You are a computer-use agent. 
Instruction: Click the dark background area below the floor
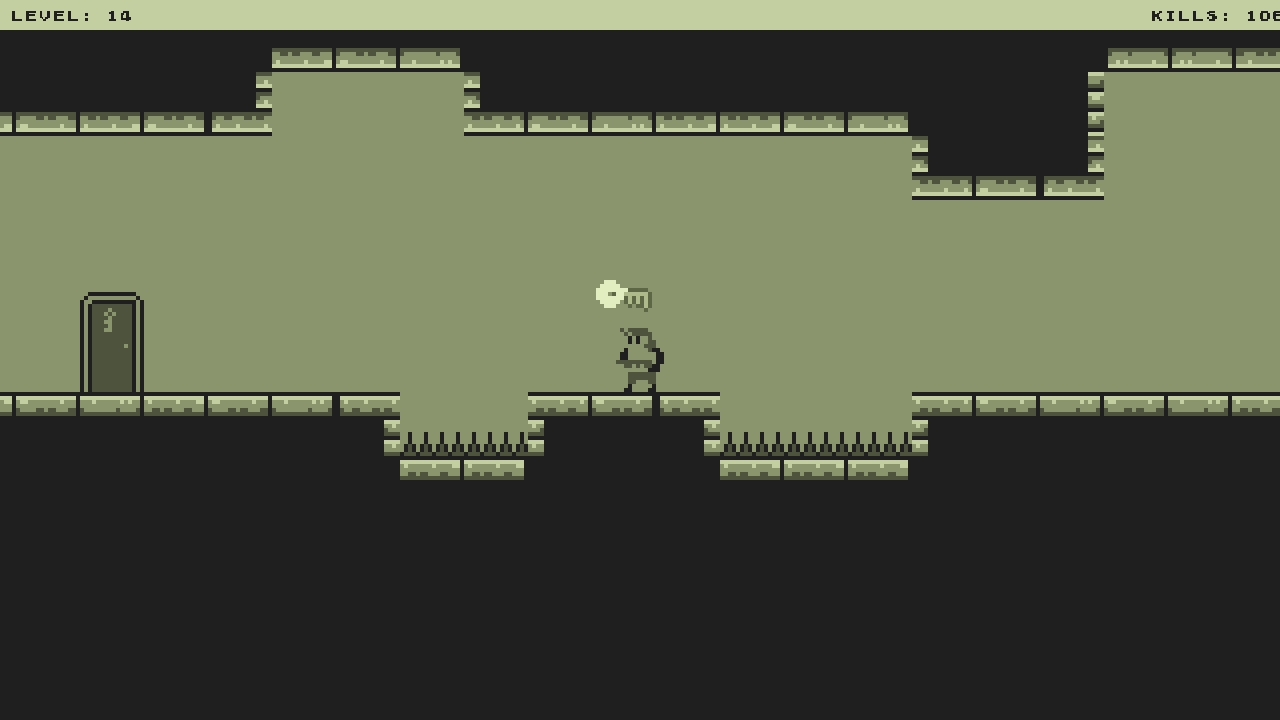coord(640,600)
